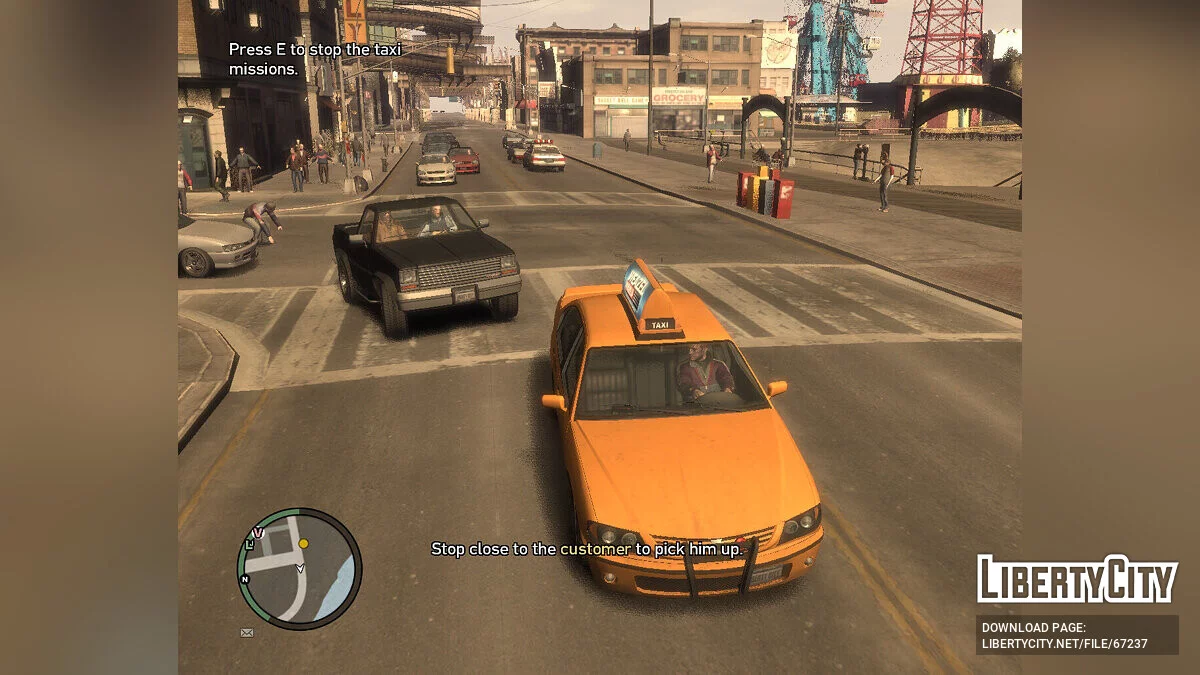Click the pink V marker on minimap
This screenshot has width=1200, height=675.
coord(258,533)
